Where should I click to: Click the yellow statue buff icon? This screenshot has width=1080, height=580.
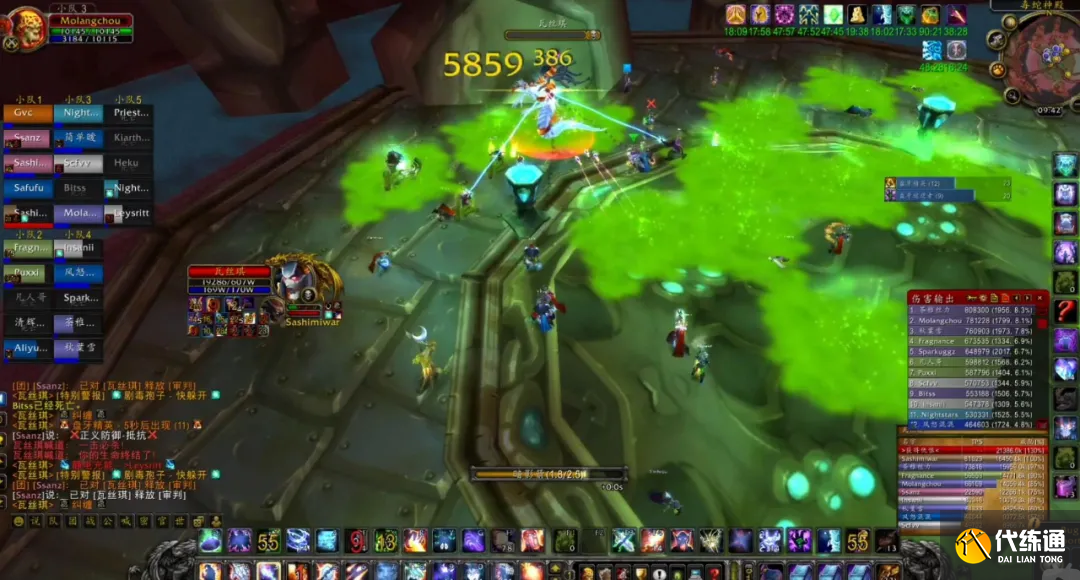pyautogui.click(x=857, y=15)
